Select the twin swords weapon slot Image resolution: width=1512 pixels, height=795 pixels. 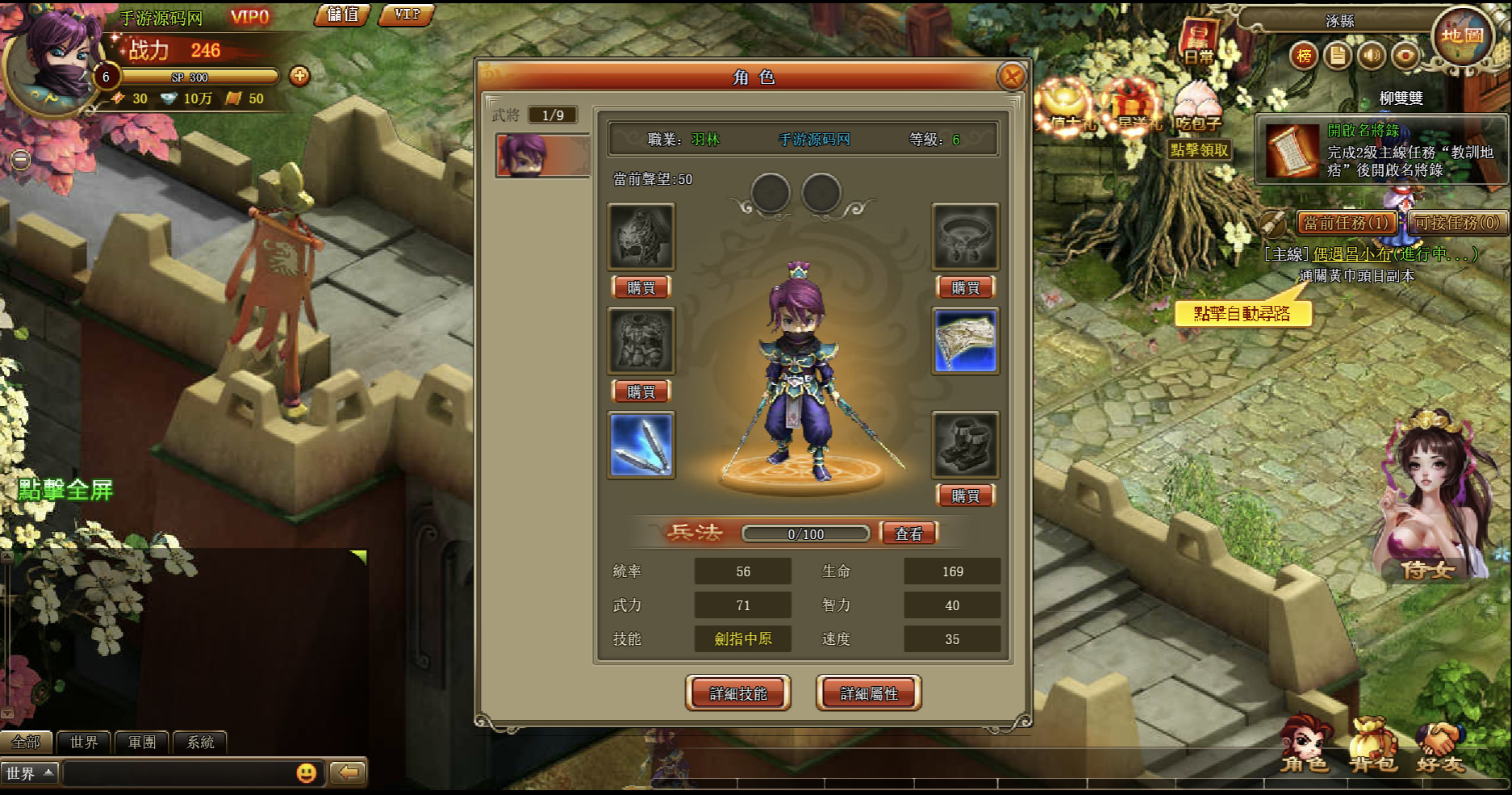pyautogui.click(x=641, y=445)
